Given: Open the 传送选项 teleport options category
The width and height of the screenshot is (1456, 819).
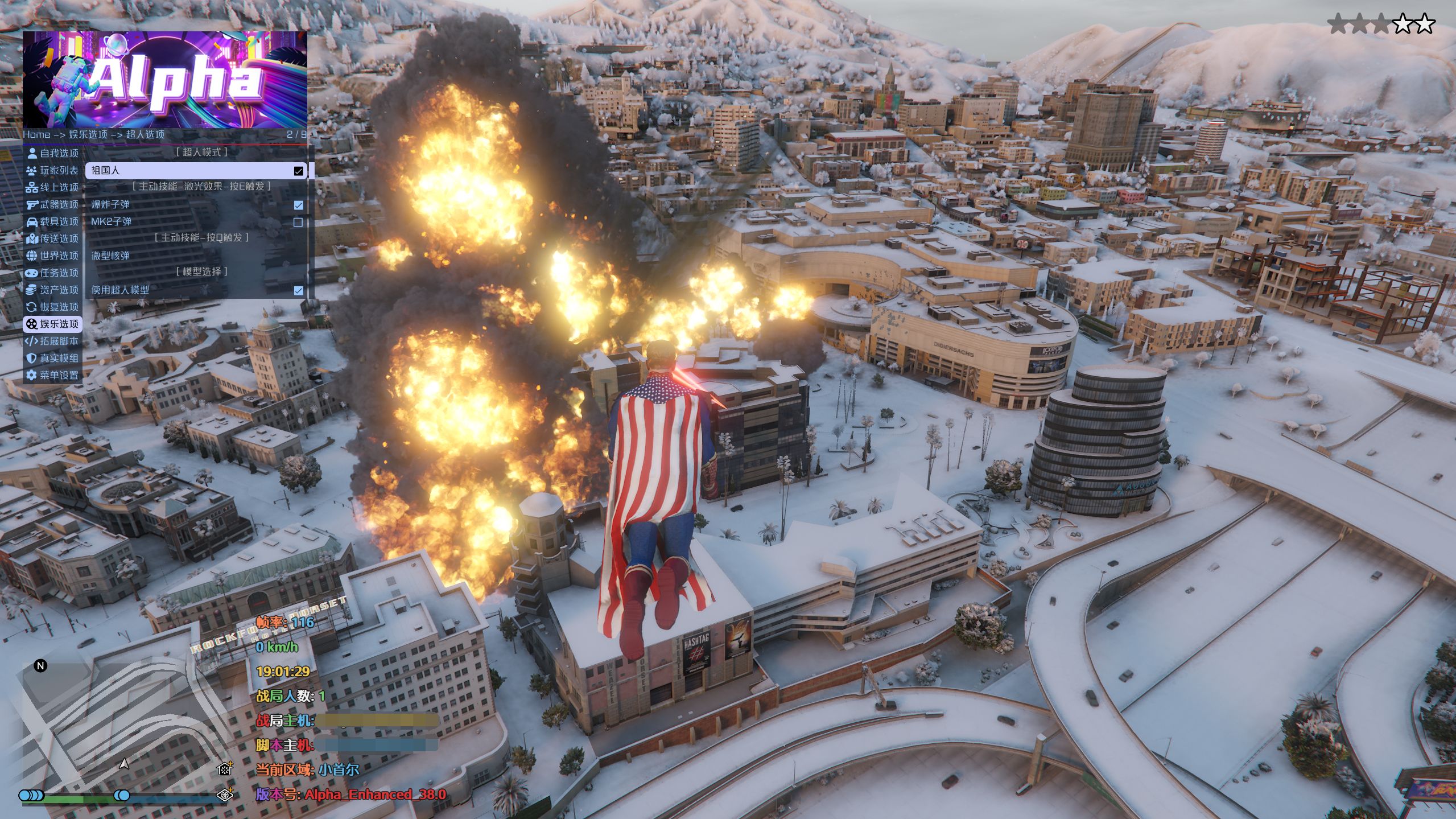Looking at the screenshot, I should click(x=52, y=238).
